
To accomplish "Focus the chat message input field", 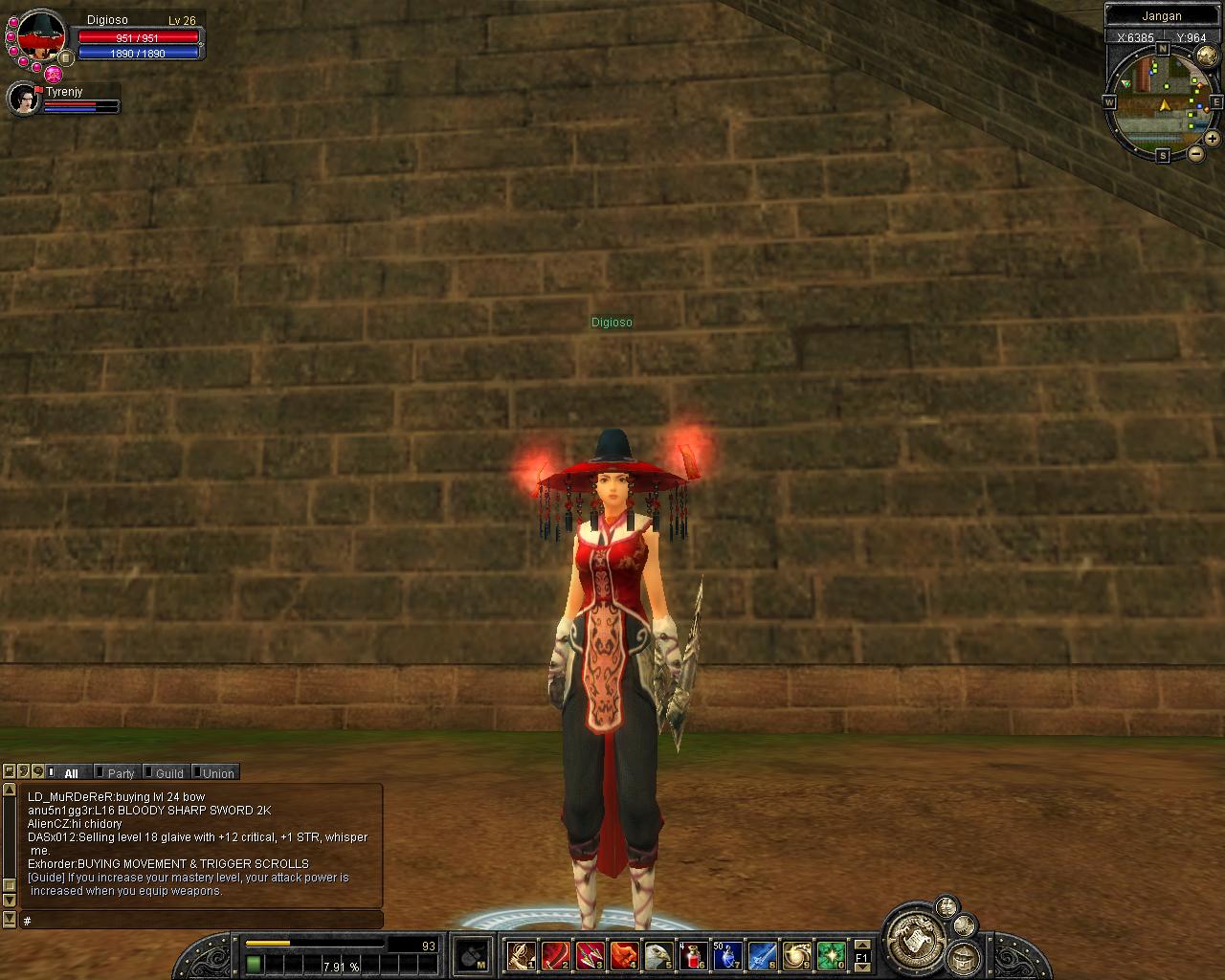I will pyautogui.click(x=201, y=921).
